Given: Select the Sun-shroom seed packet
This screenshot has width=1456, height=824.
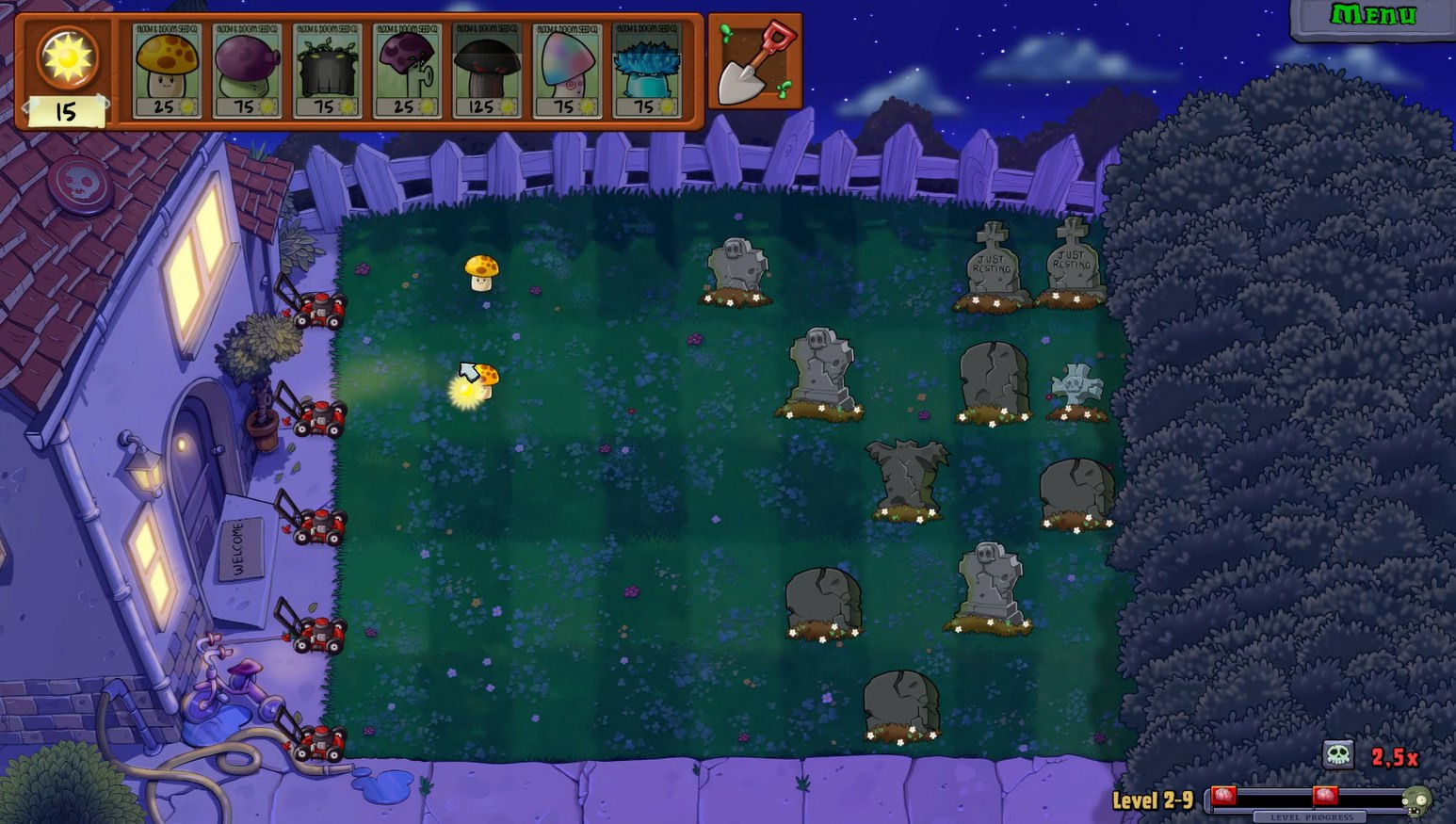Looking at the screenshot, I should 167,71.
